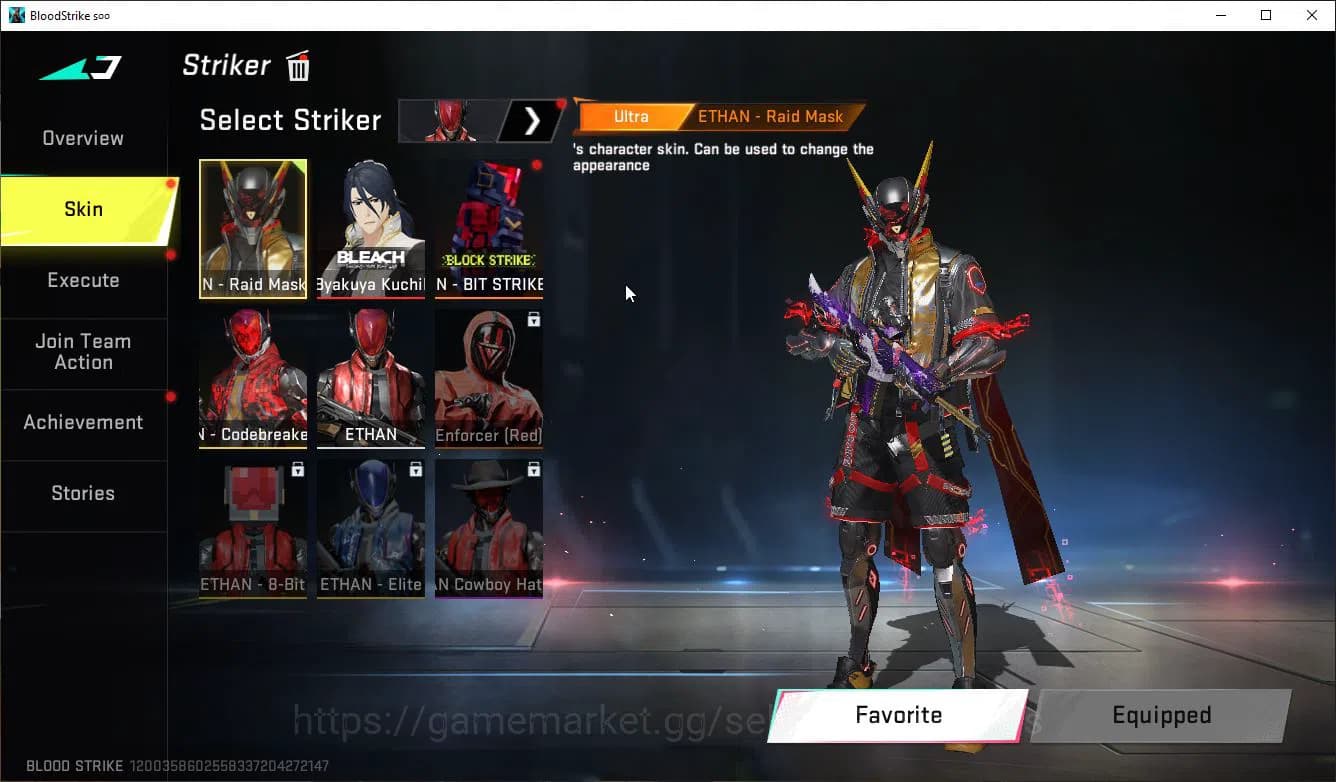Click the striker preview portrait near Select Striker
This screenshot has height=782, width=1336.
coord(452,120)
